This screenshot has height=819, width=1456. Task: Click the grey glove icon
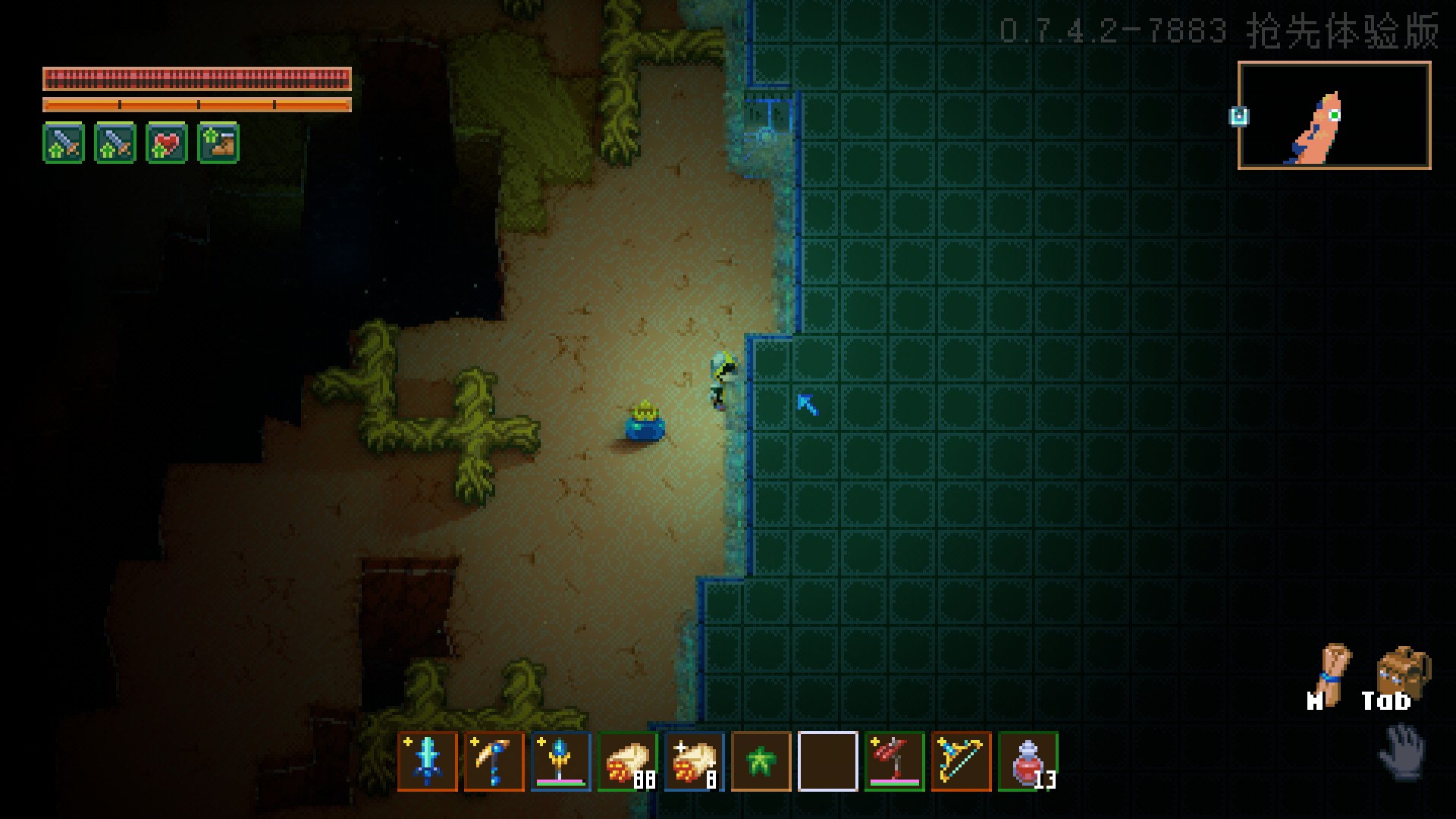point(1403,751)
